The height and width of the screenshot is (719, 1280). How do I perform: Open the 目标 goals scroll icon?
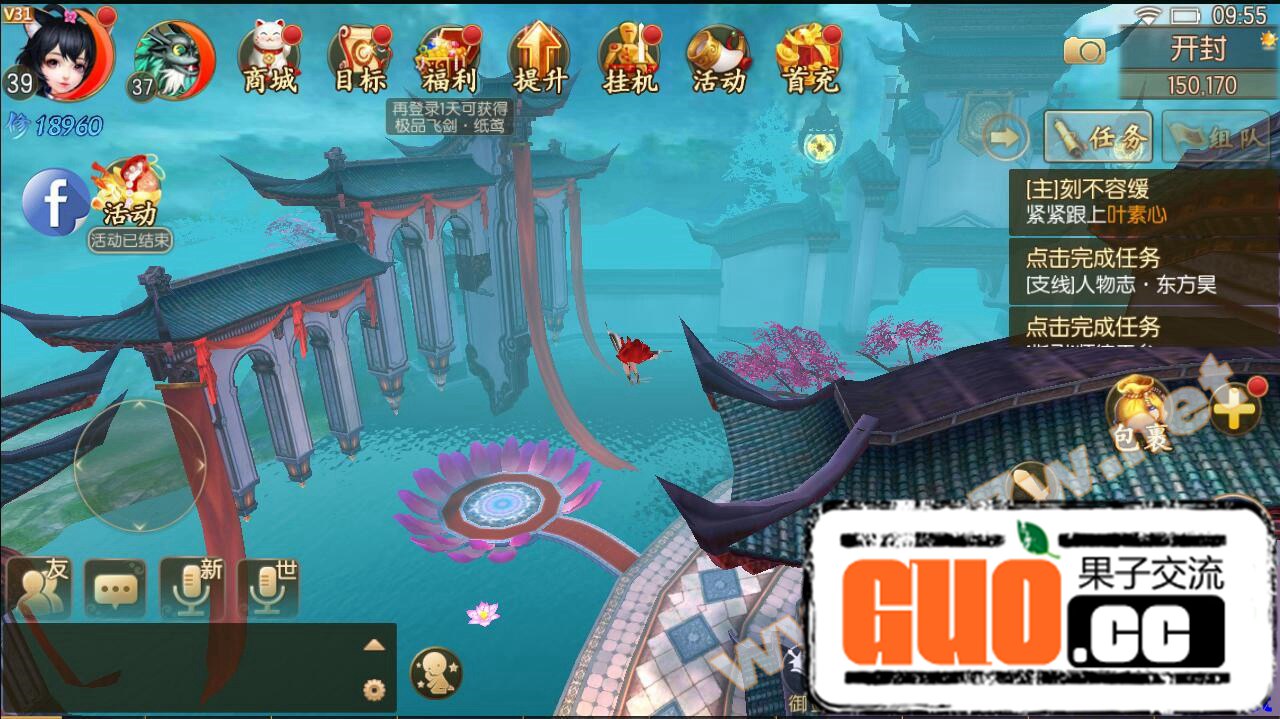point(360,58)
